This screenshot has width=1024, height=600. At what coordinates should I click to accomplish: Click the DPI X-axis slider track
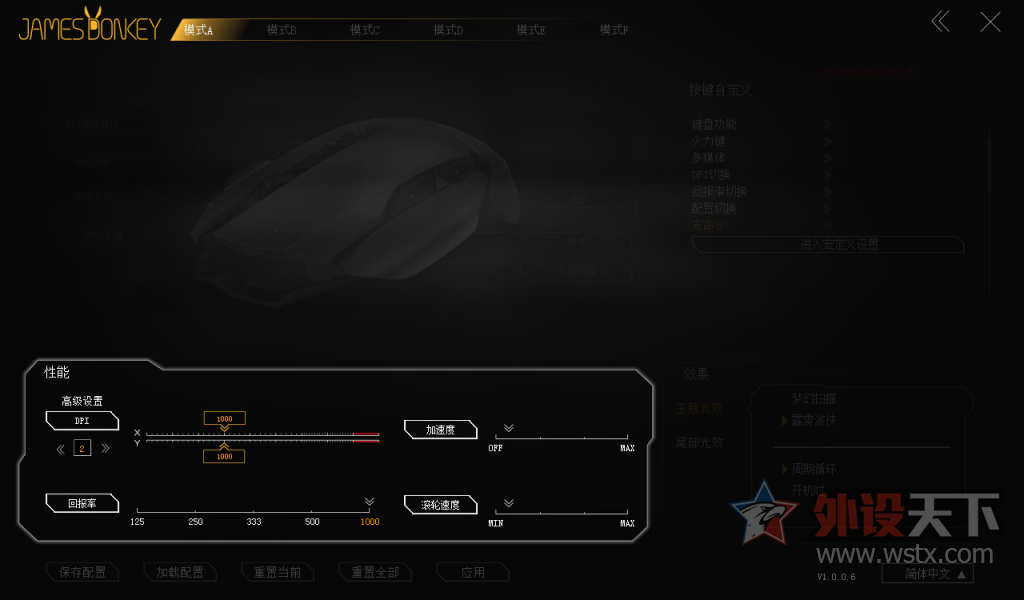point(262,434)
